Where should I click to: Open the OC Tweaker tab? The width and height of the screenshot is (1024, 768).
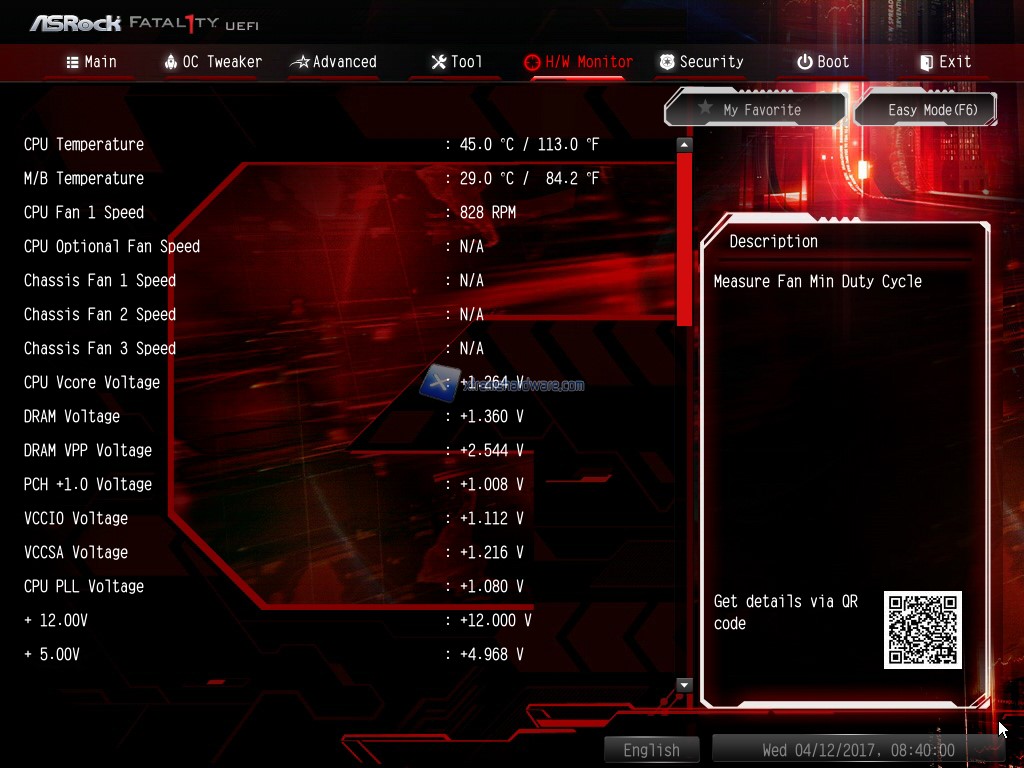coord(212,62)
